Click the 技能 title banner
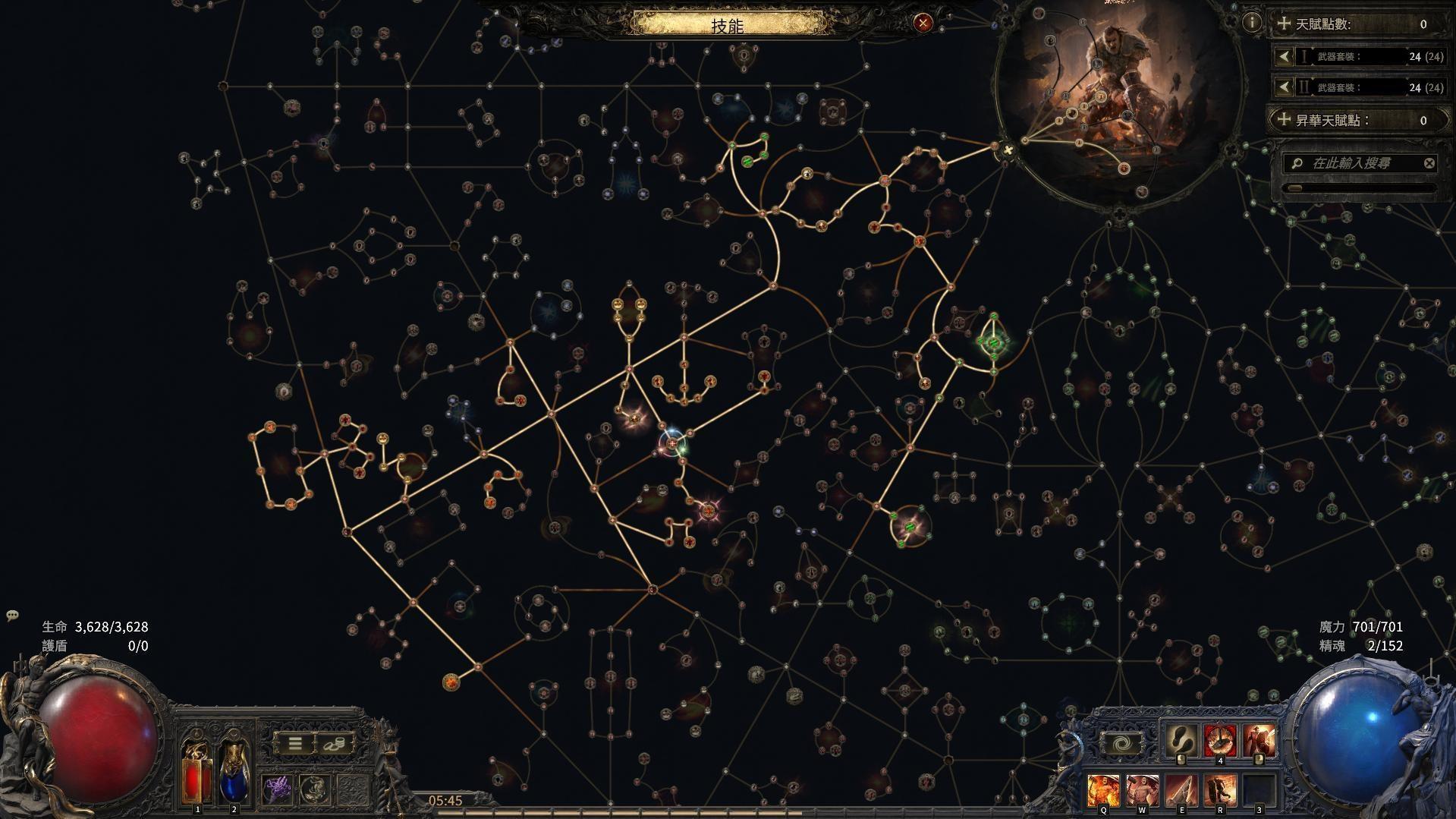This screenshot has height=819, width=1456. point(728,24)
